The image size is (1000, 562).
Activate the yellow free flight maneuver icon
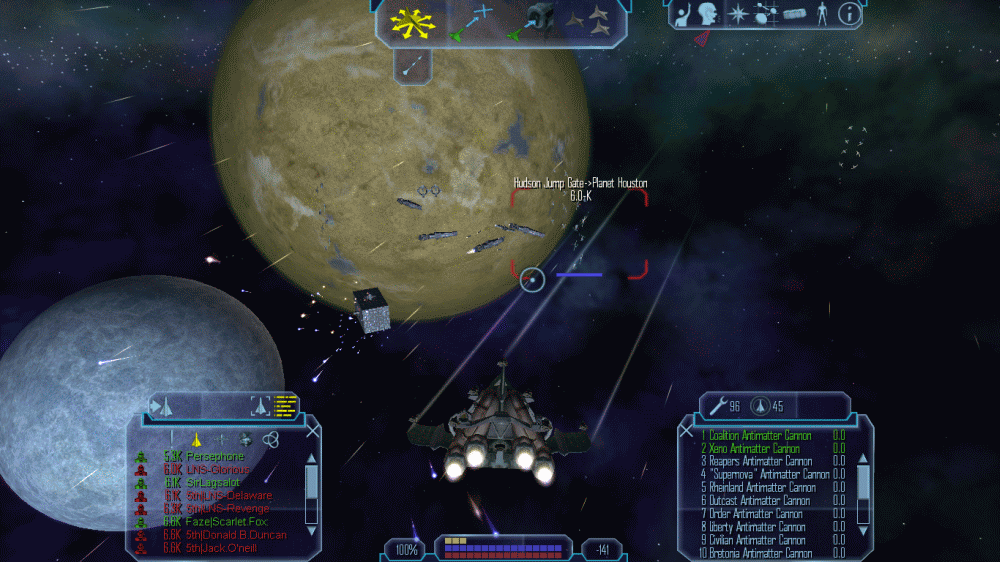pos(410,20)
